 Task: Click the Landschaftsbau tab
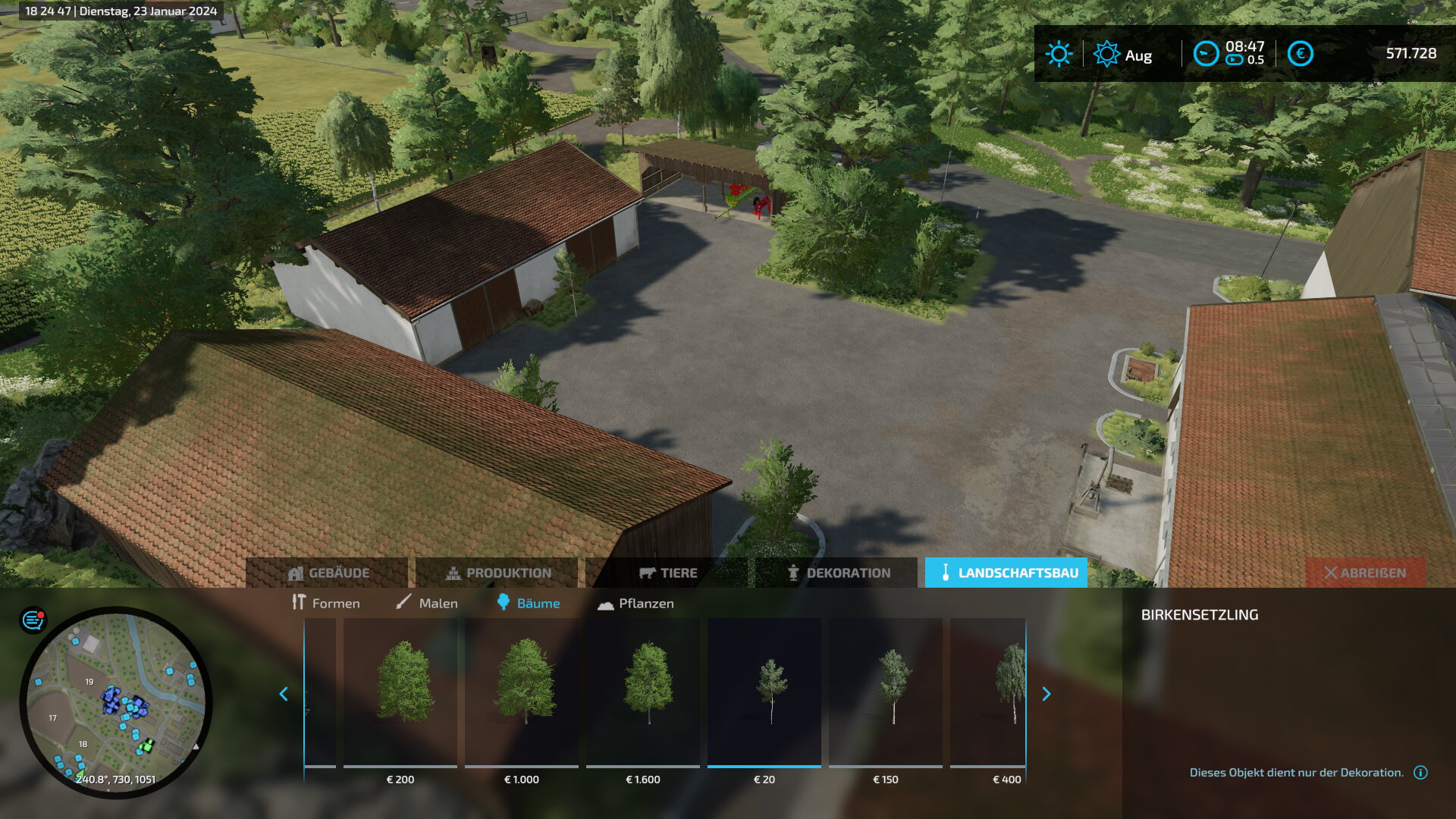click(x=1006, y=573)
